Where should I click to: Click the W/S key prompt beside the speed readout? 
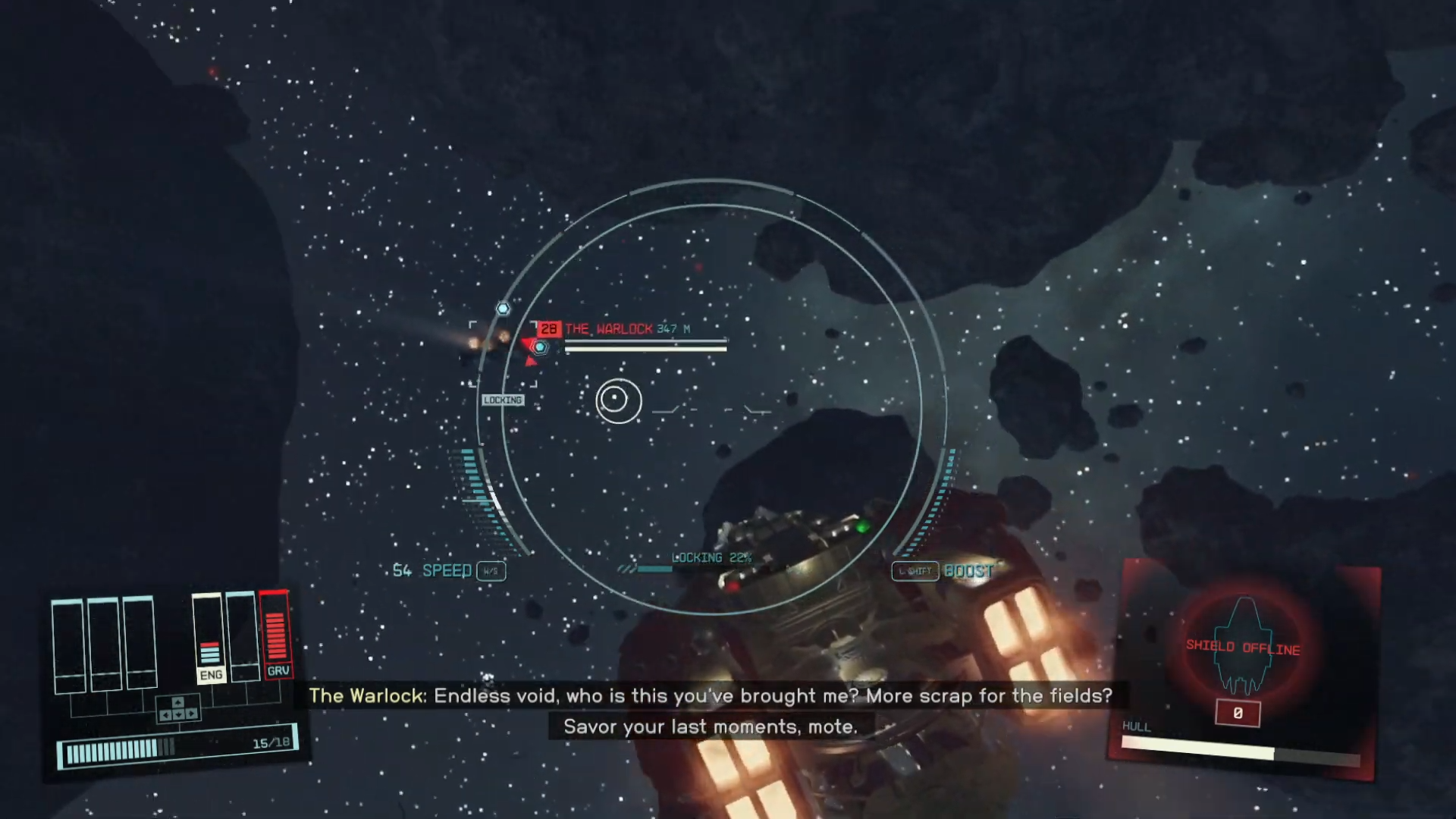click(490, 571)
